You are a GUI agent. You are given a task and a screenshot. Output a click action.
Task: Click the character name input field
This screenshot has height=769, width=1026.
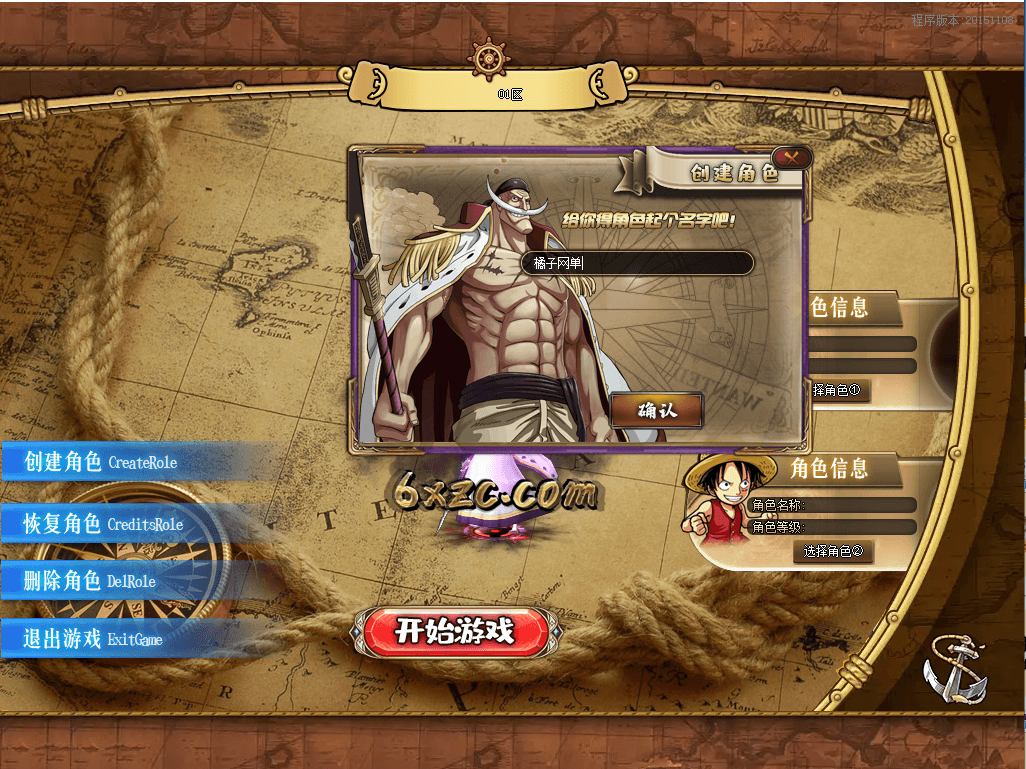click(x=637, y=263)
